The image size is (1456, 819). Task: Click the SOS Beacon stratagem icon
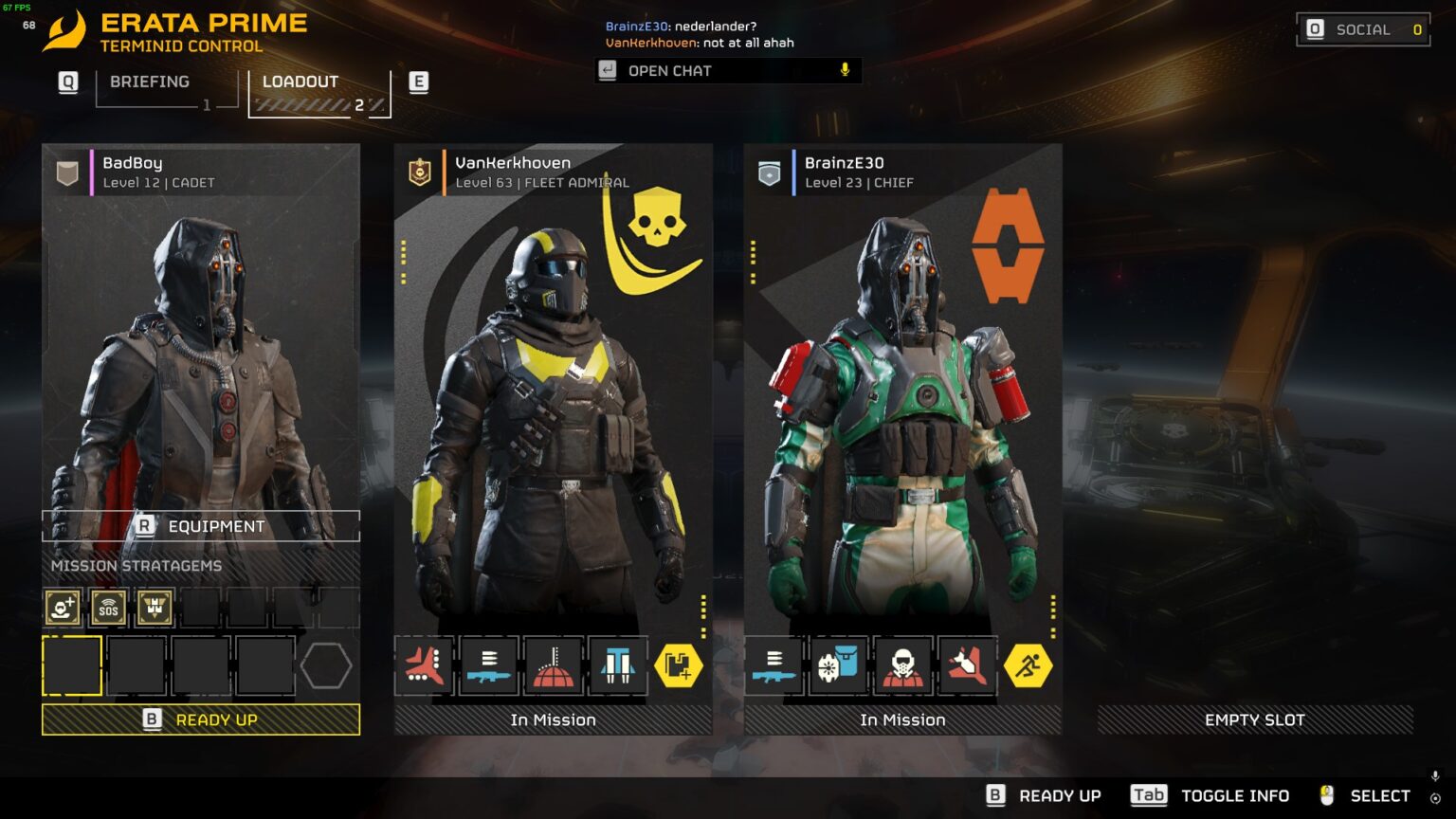pyautogui.click(x=108, y=607)
